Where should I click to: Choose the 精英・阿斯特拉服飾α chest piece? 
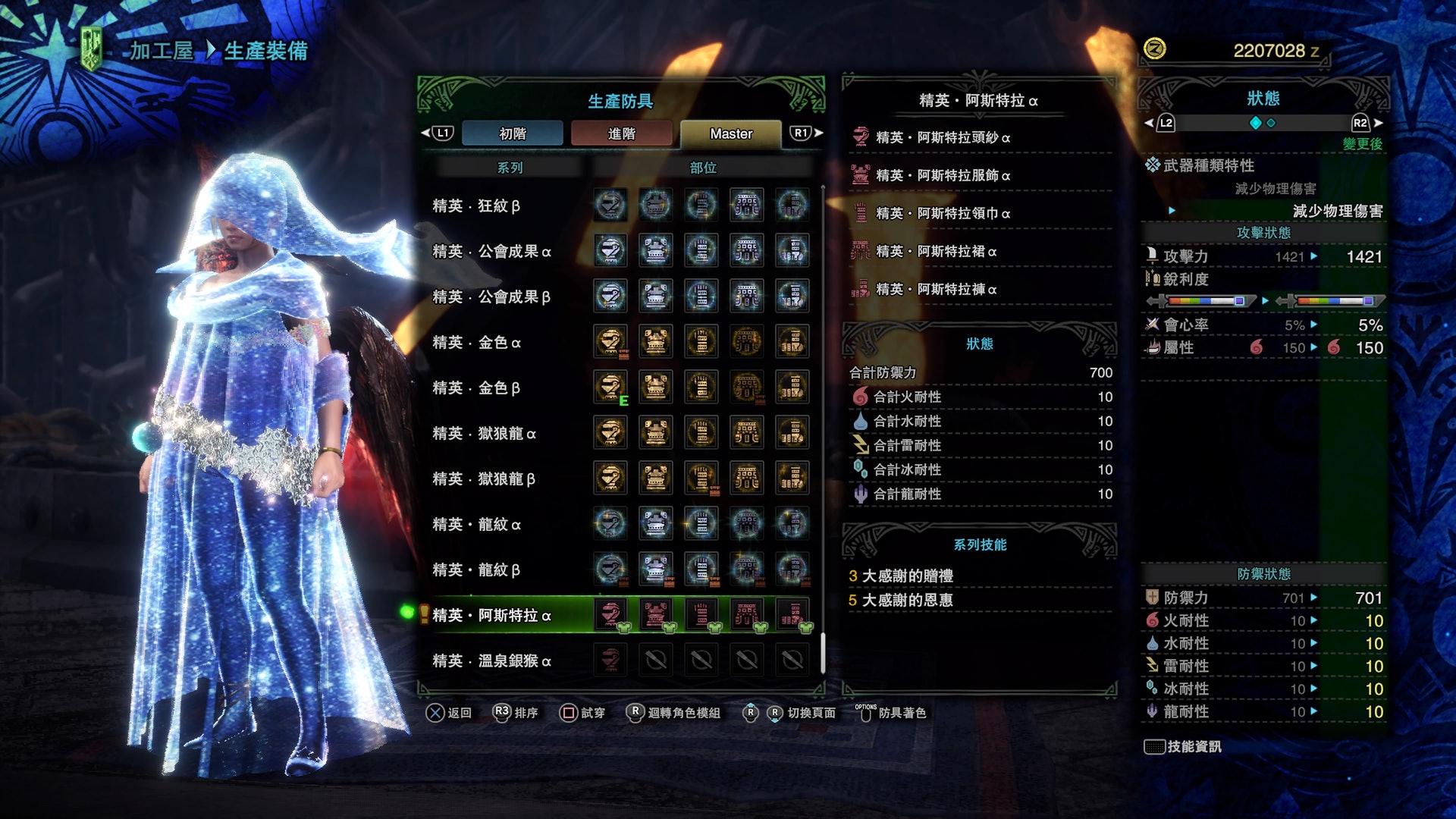tap(943, 175)
